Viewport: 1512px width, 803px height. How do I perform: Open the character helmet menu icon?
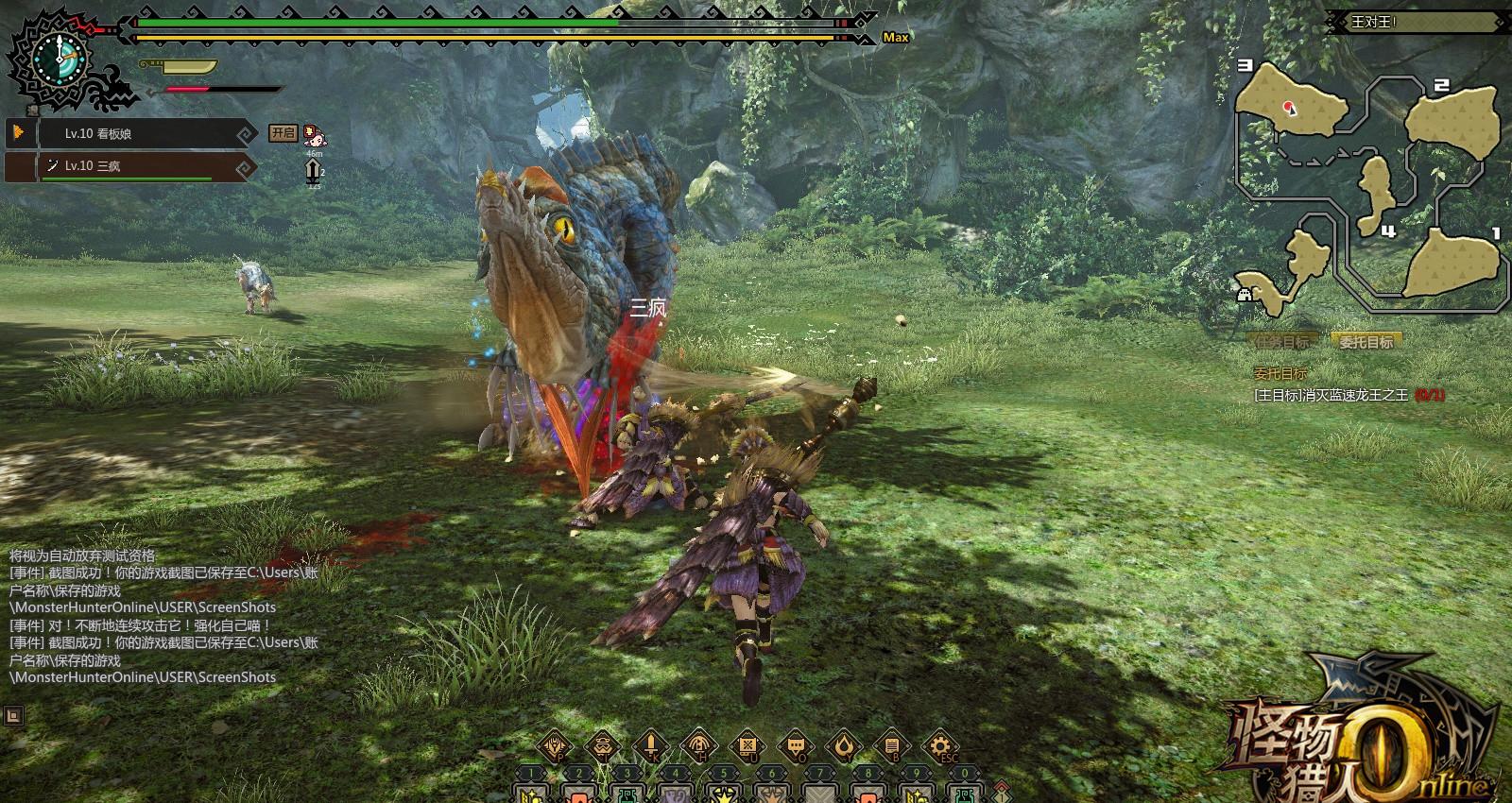(555, 746)
